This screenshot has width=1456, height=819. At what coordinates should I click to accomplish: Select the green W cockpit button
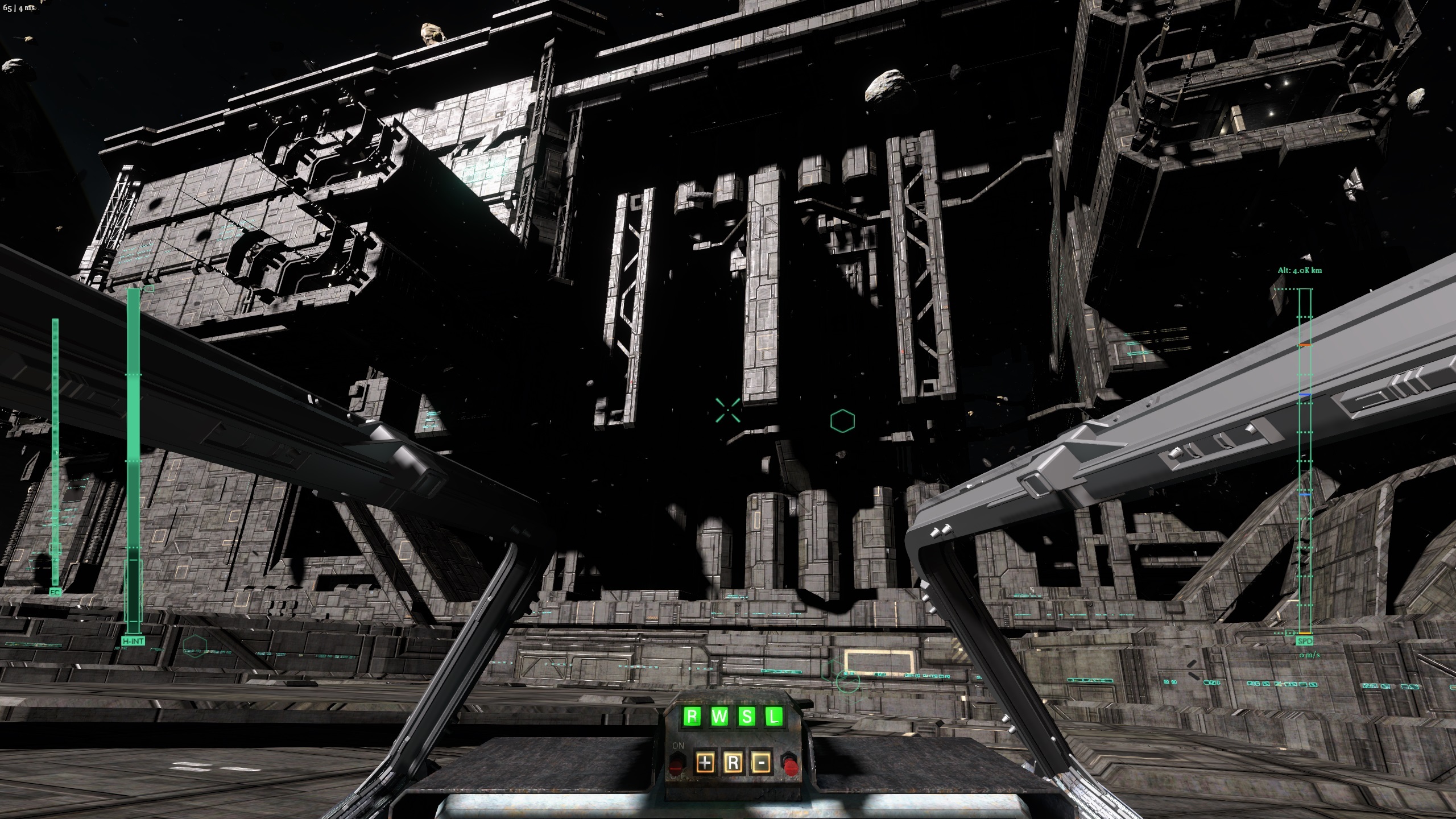[x=719, y=715]
